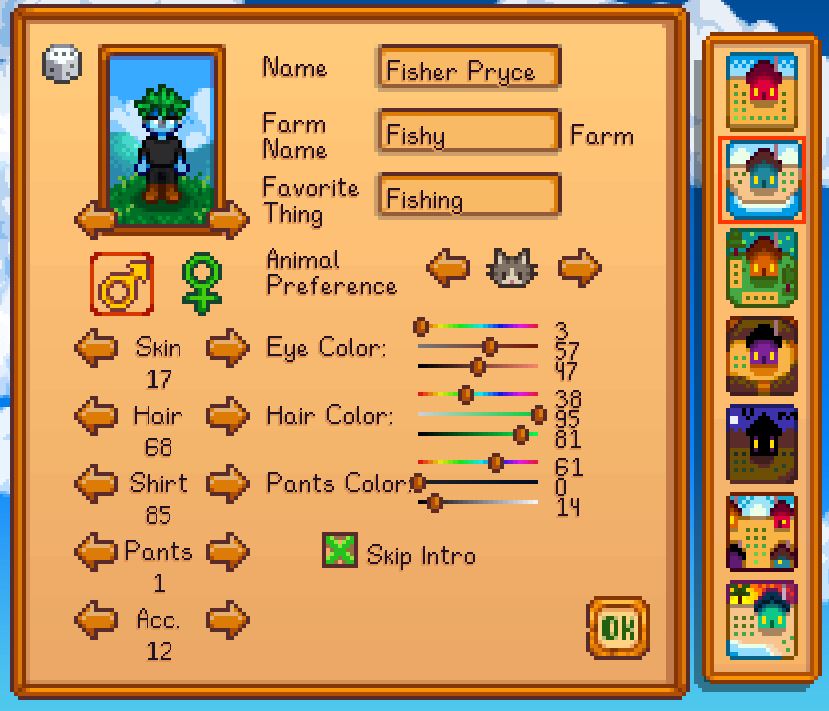Change the Favorite Thing field
Screen dimensions: 829x711
tap(468, 197)
